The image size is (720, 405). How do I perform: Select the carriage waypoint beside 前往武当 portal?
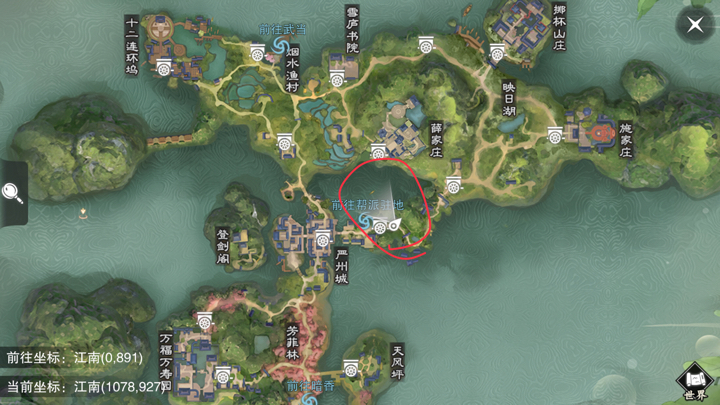(258, 54)
